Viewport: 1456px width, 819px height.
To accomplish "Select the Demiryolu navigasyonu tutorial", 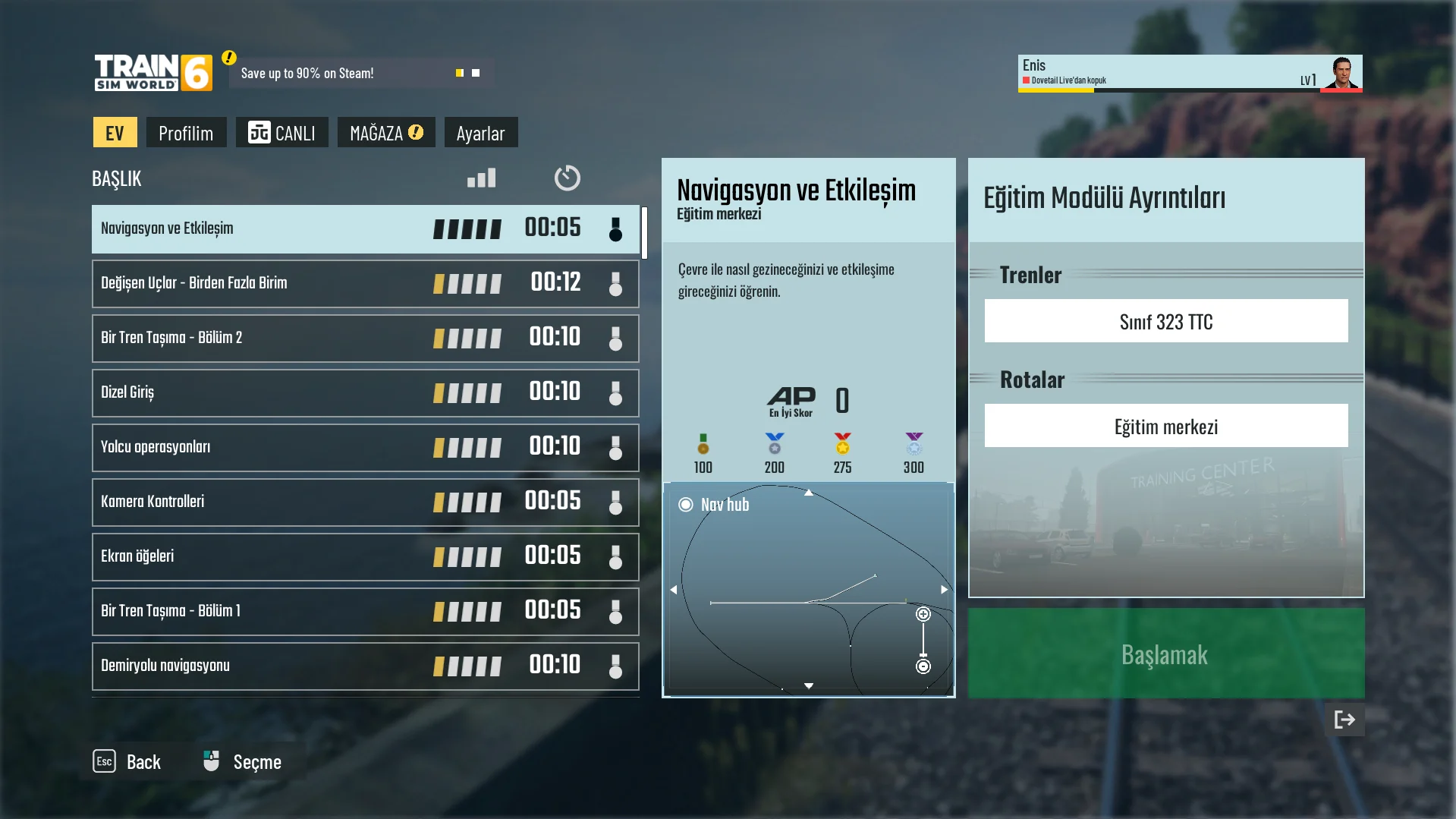I will [365, 666].
